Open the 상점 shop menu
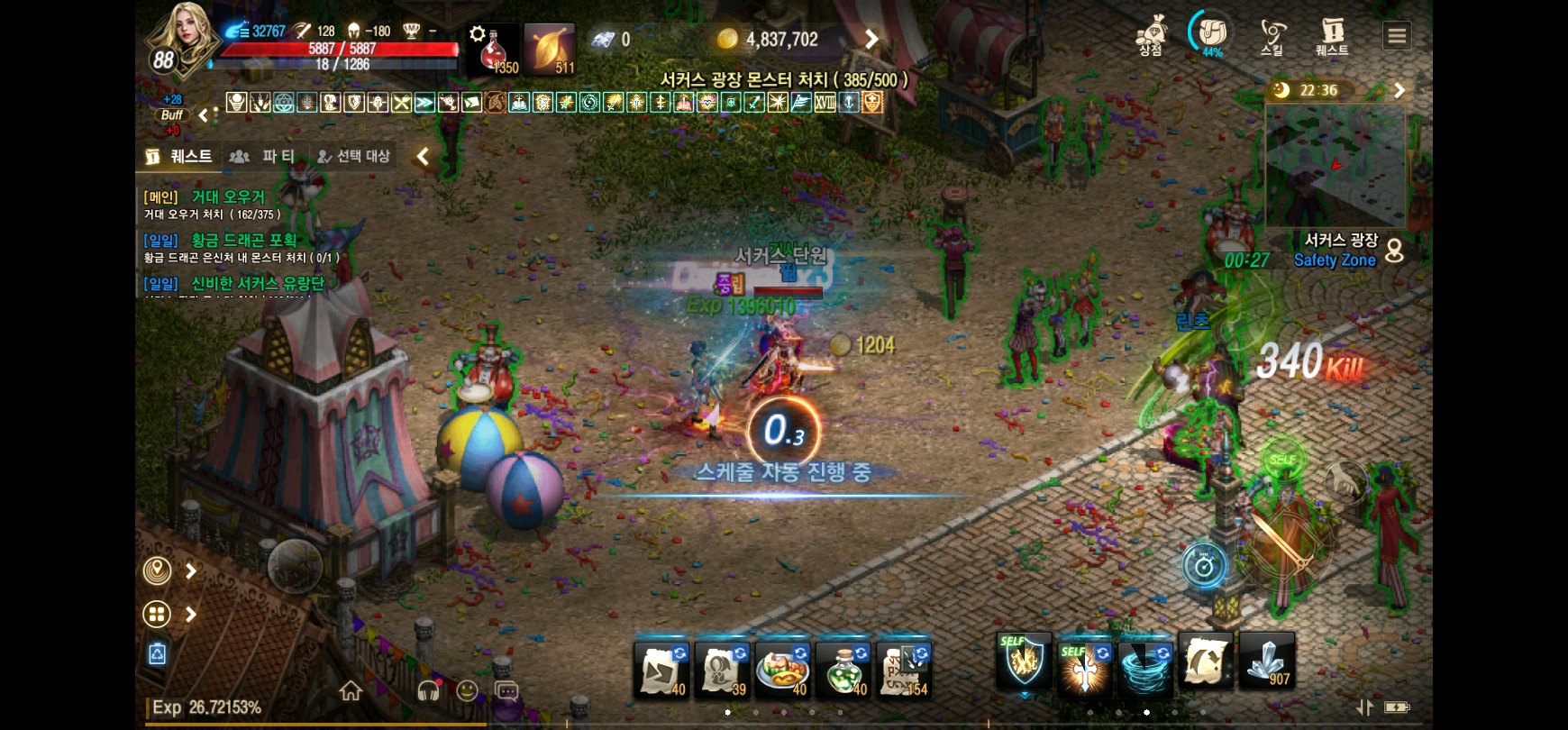This screenshot has height=730, width=1568. (x=1151, y=36)
